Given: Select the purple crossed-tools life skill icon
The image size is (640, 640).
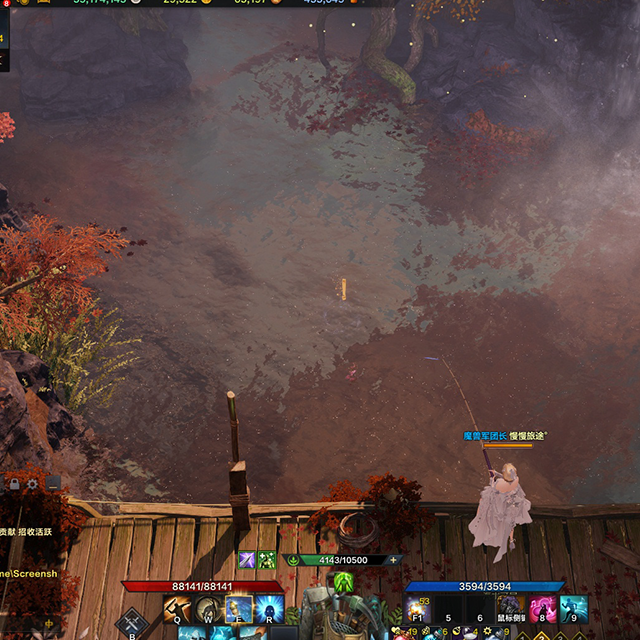Looking at the screenshot, I should (247, 560).
